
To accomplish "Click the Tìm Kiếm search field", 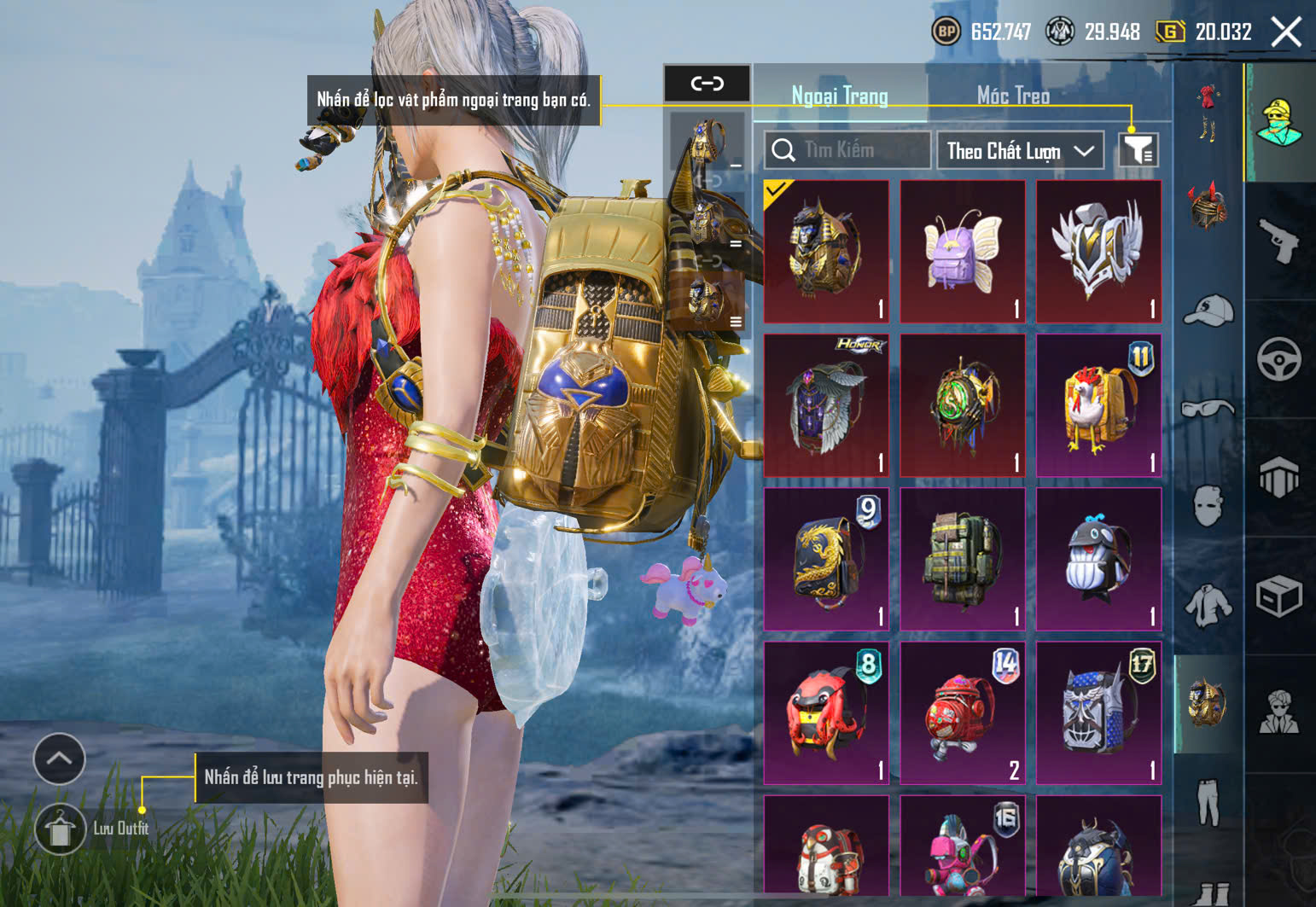I will click(847, 151).
